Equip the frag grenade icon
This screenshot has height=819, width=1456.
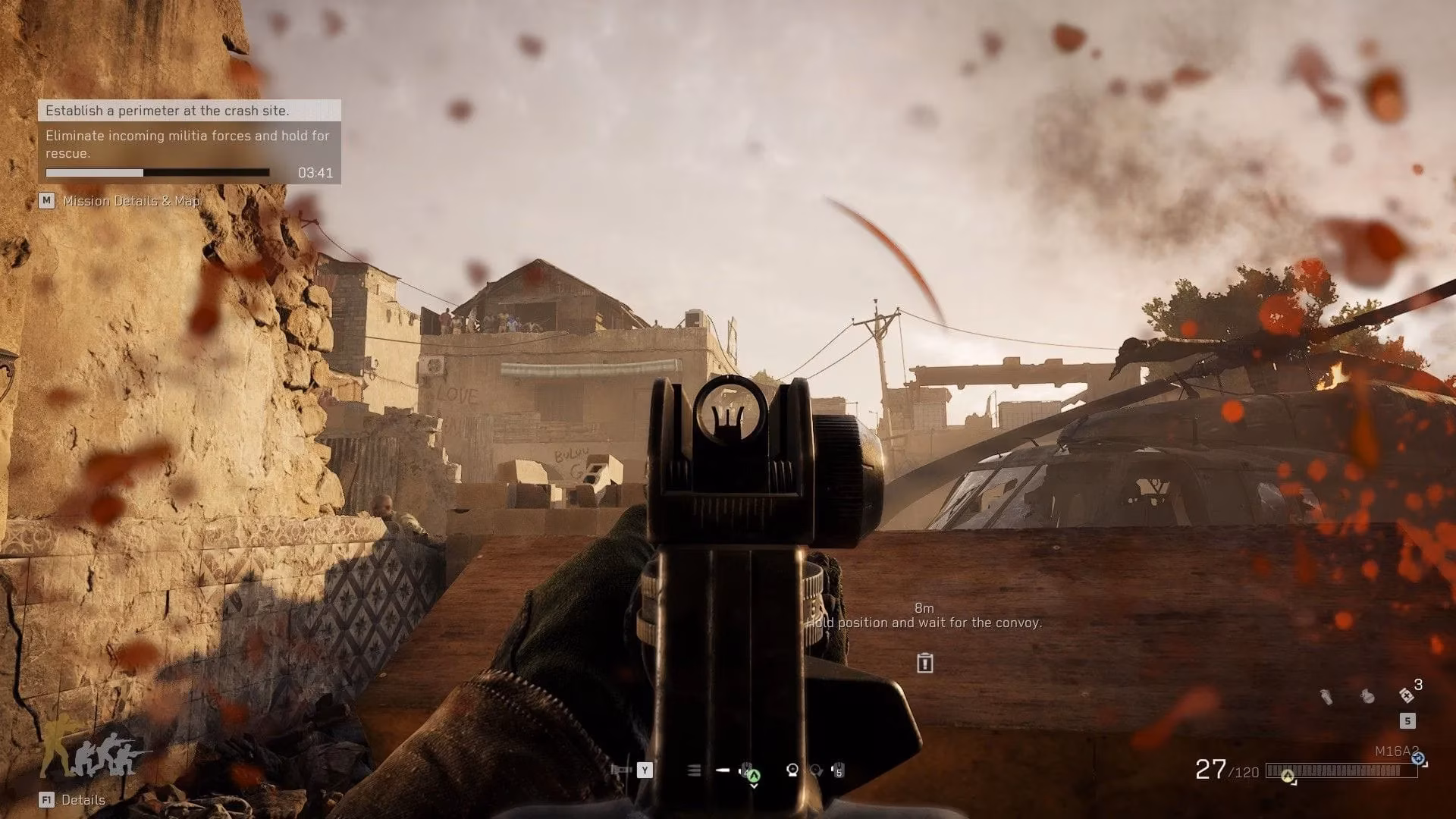1367,696
